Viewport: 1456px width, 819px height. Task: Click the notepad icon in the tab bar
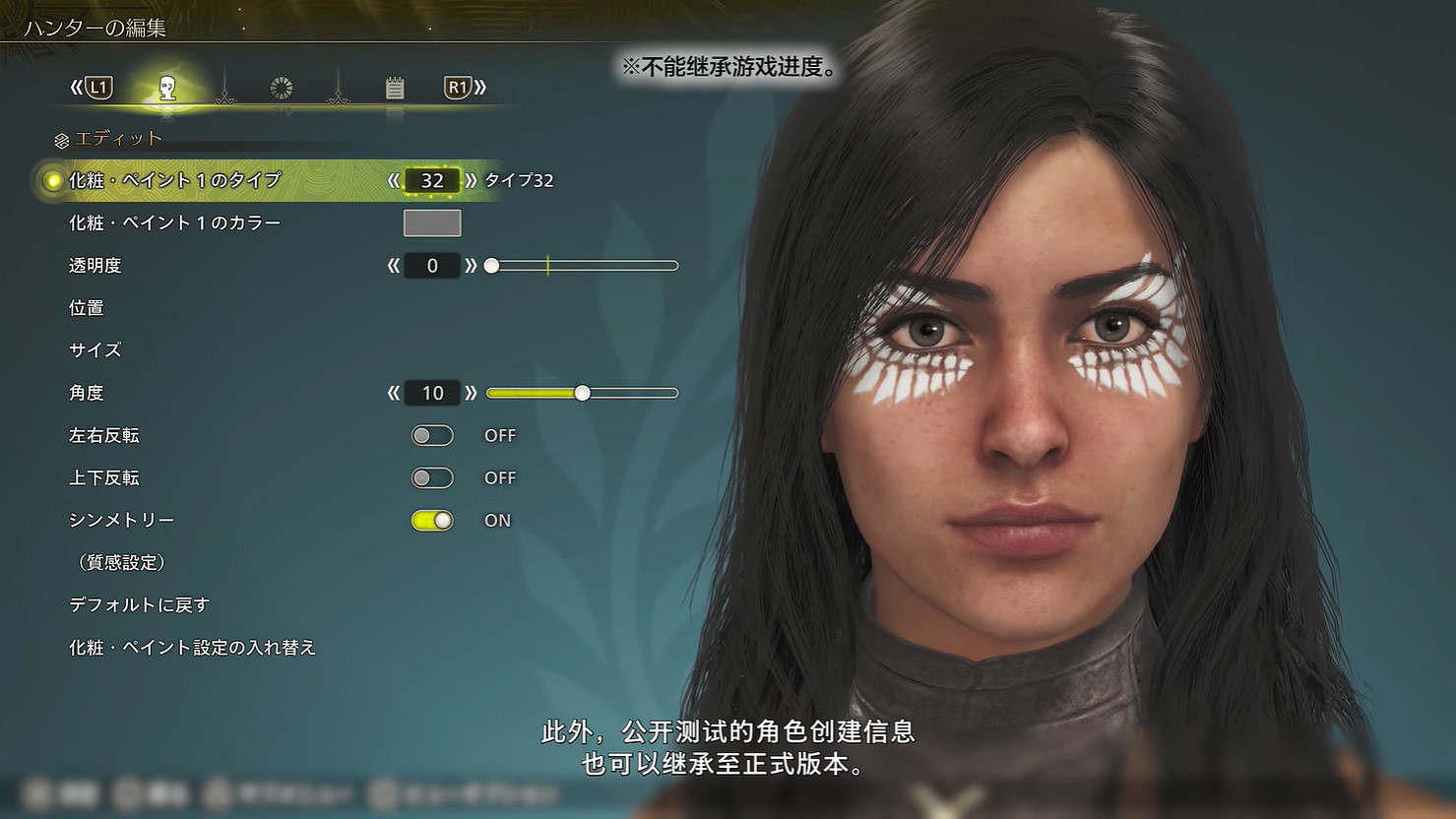coord(396,88)
